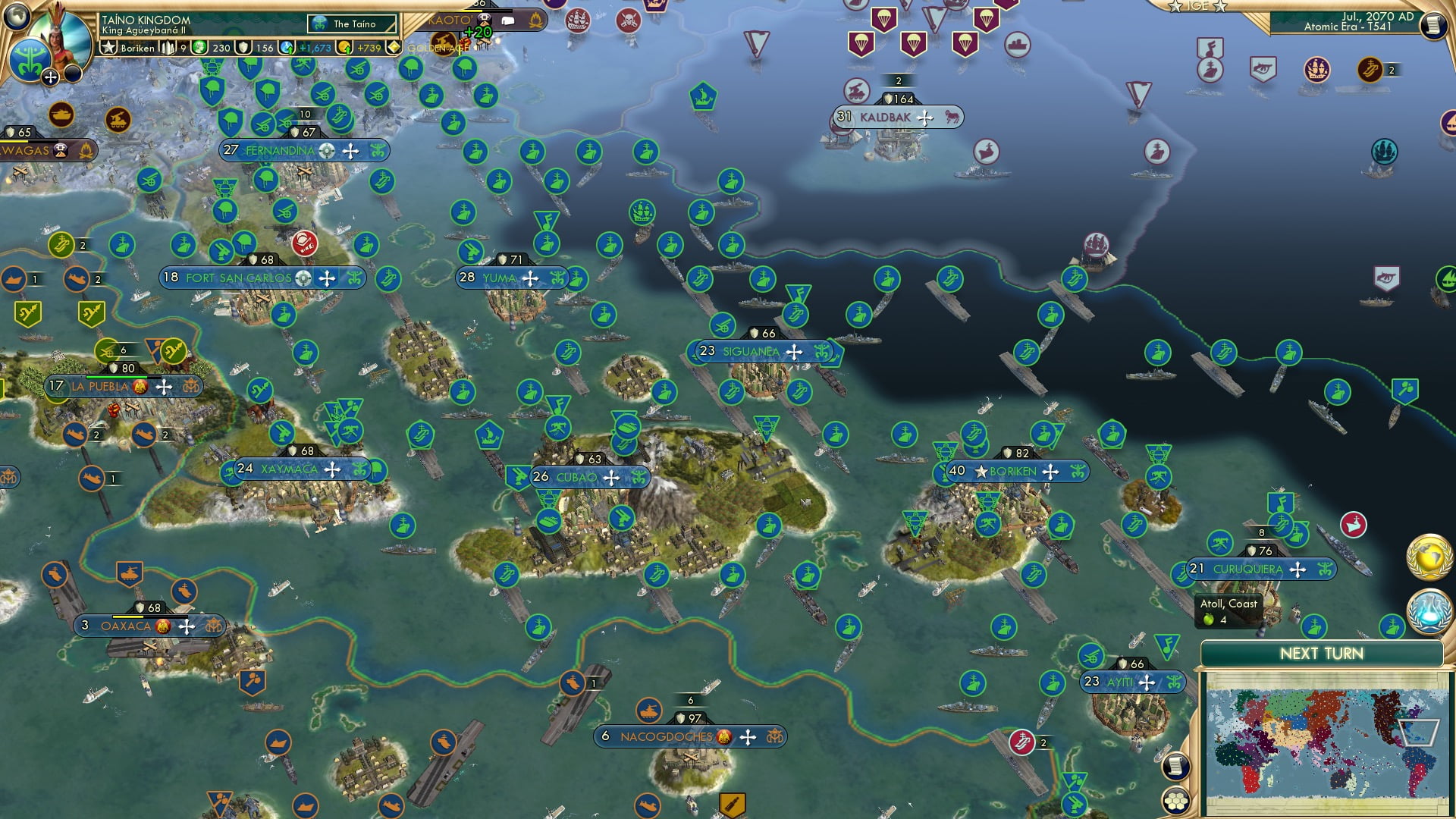Open World Congress via the golden globe laurel icon

1429,557
